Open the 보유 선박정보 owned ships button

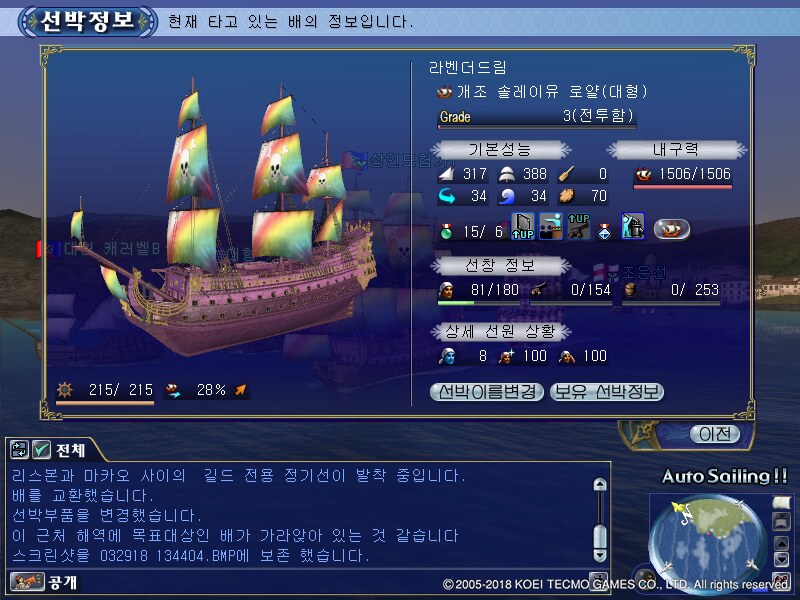click(x=607, y=392)
